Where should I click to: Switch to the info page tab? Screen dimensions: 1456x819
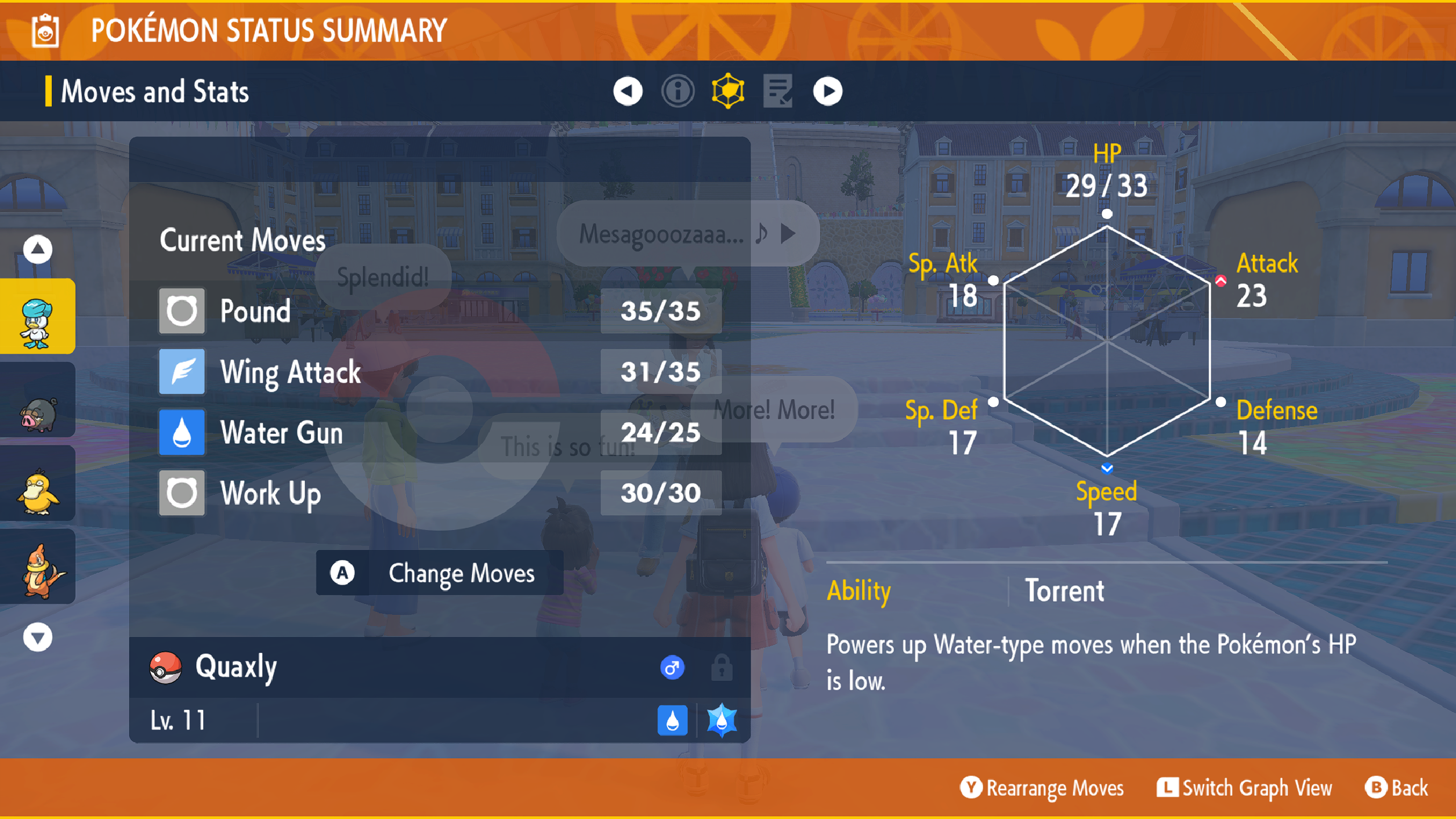point(677,91)
